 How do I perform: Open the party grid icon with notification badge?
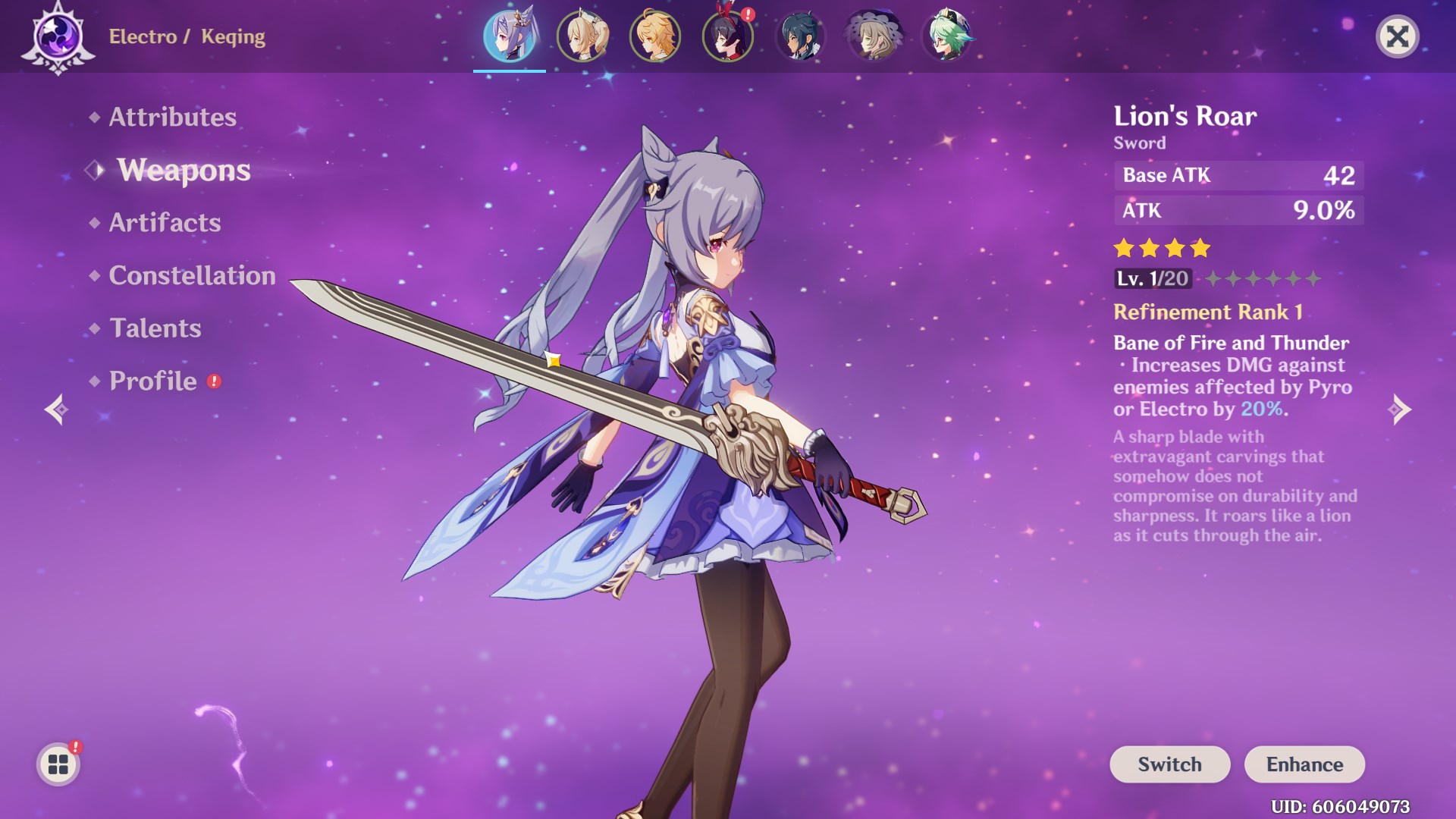click(57, 764)
